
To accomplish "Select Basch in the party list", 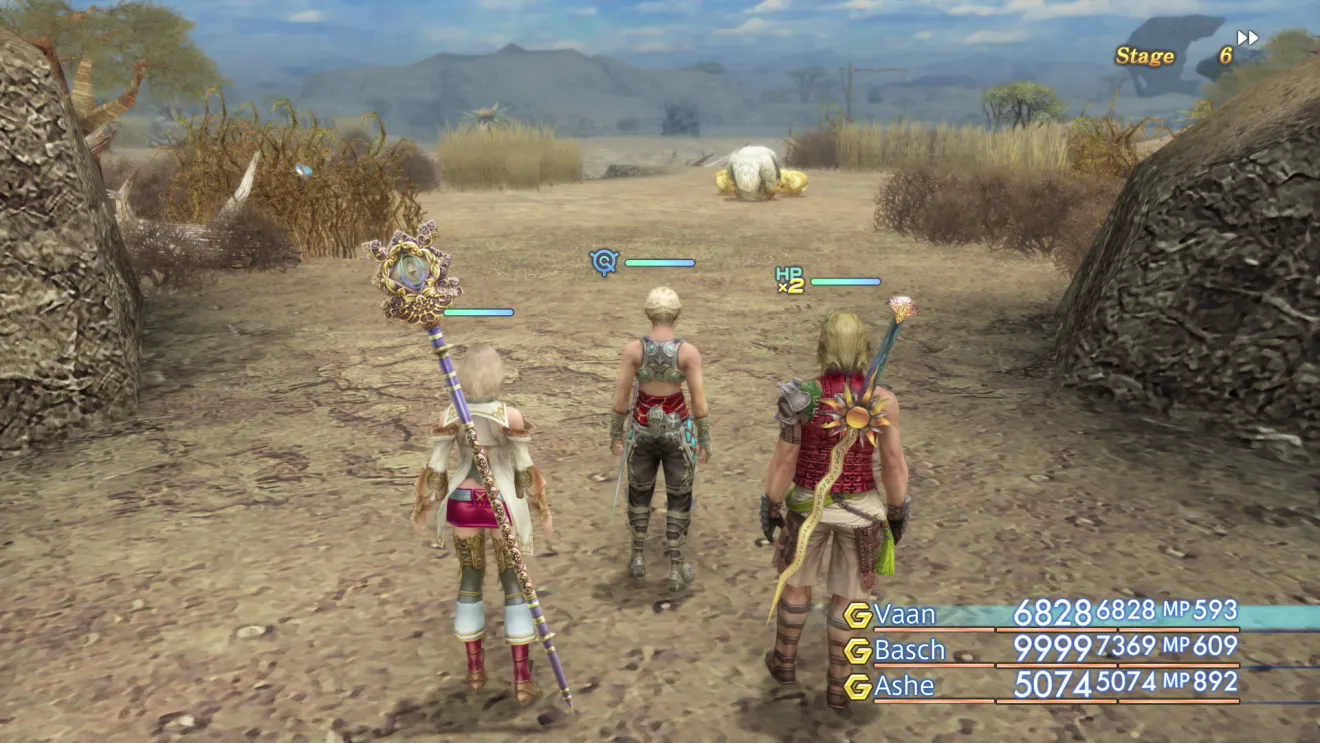I will 909,650.
